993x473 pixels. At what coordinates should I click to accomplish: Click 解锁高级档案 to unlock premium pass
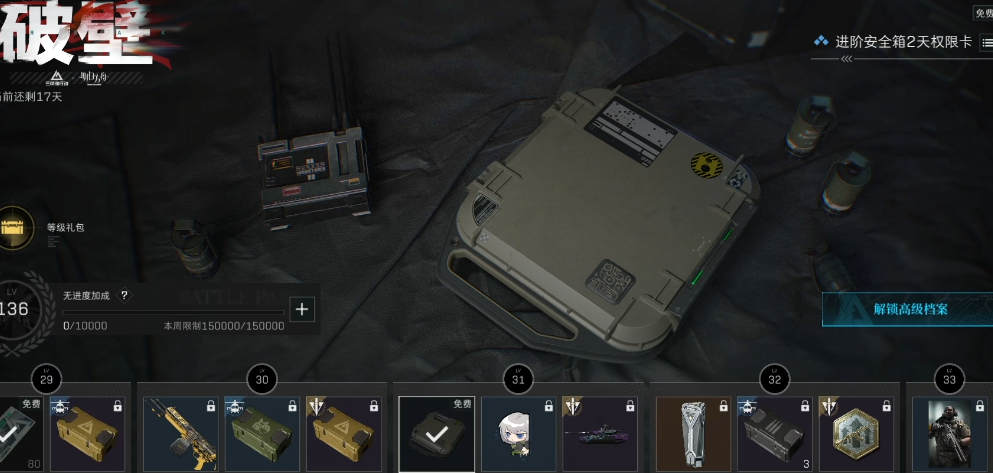(x=908, y=309)
